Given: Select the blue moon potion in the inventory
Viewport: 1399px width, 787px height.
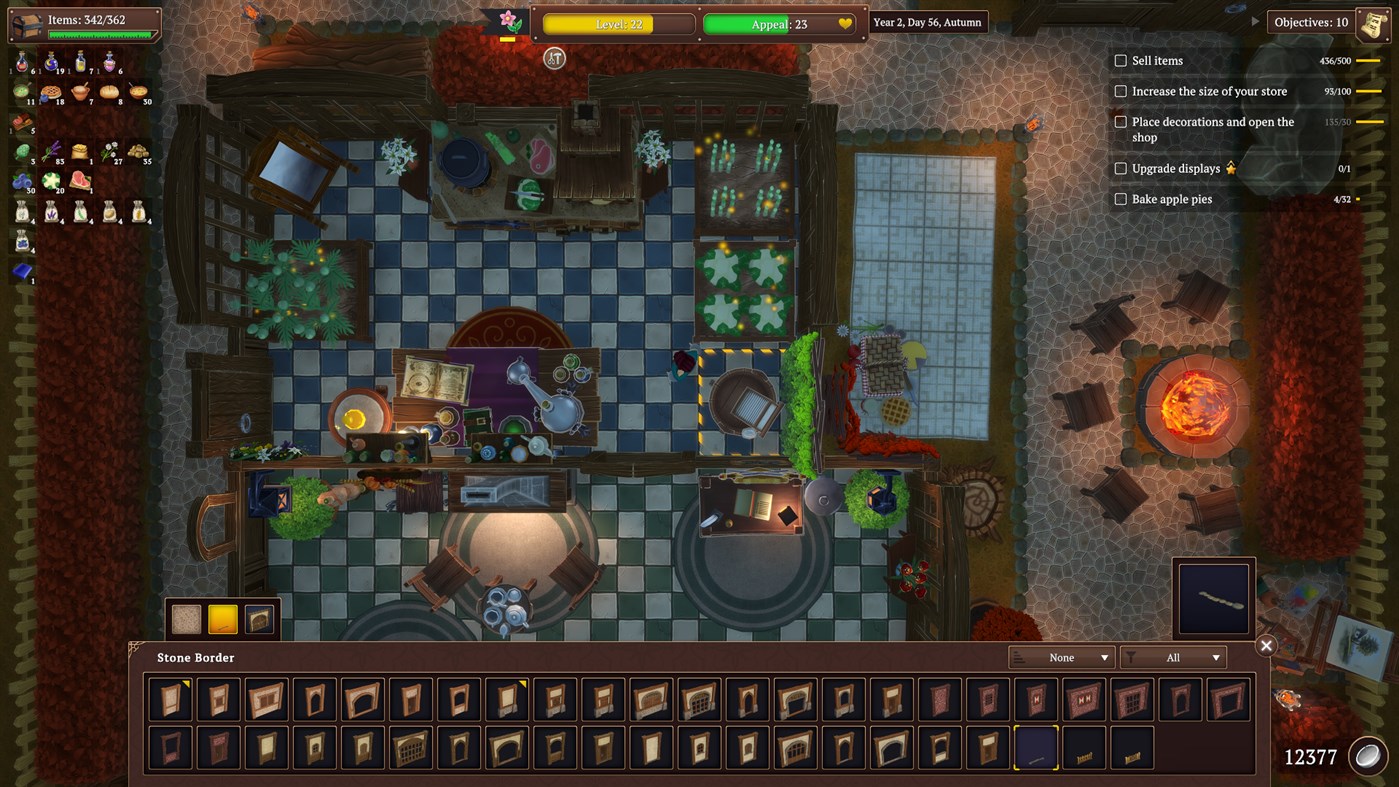Looking at the screenshot, I should point(51,63).
